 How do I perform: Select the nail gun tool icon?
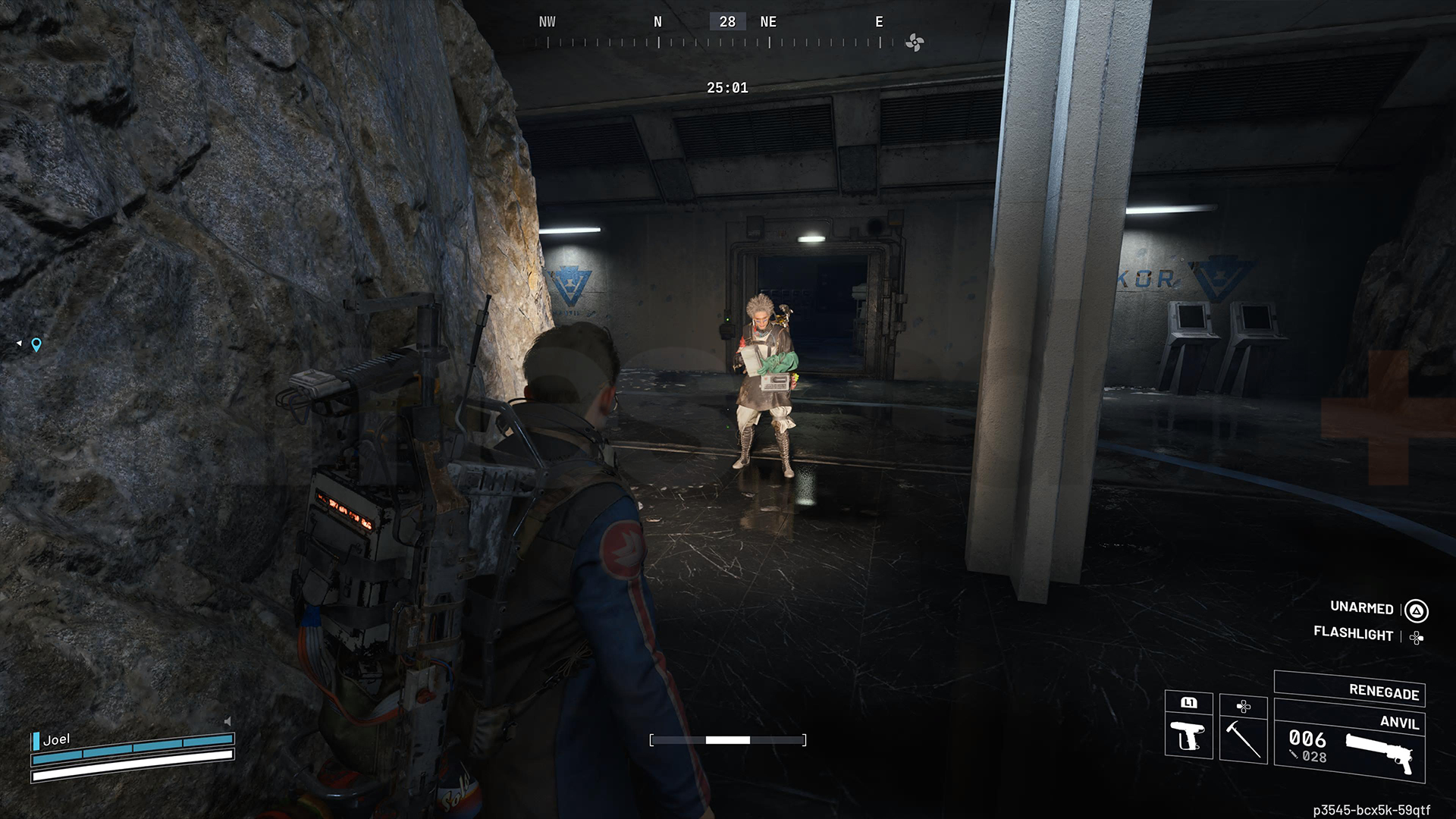1188,736
